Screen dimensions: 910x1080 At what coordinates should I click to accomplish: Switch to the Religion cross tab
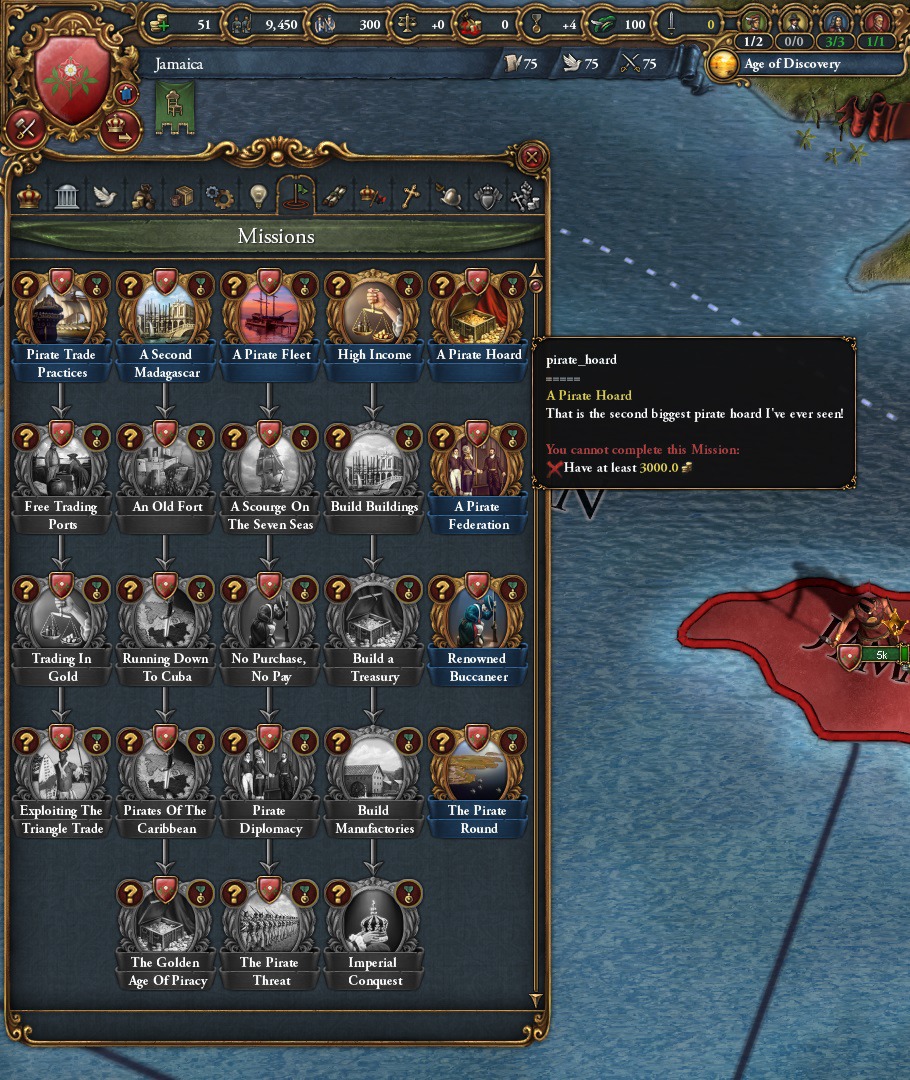tap(409, 195)
